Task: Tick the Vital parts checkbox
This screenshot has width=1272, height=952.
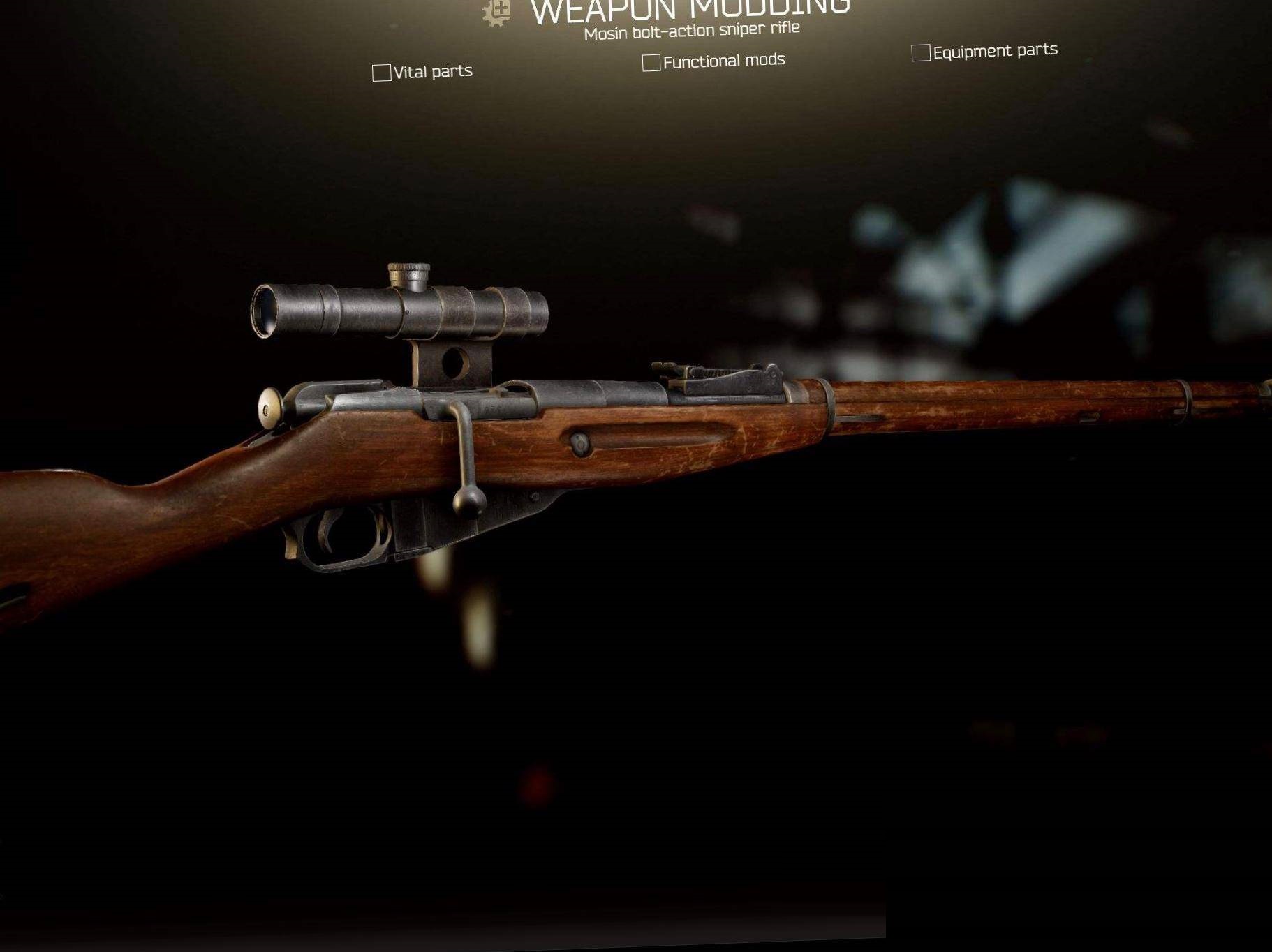Action: [x=381, y=73]
